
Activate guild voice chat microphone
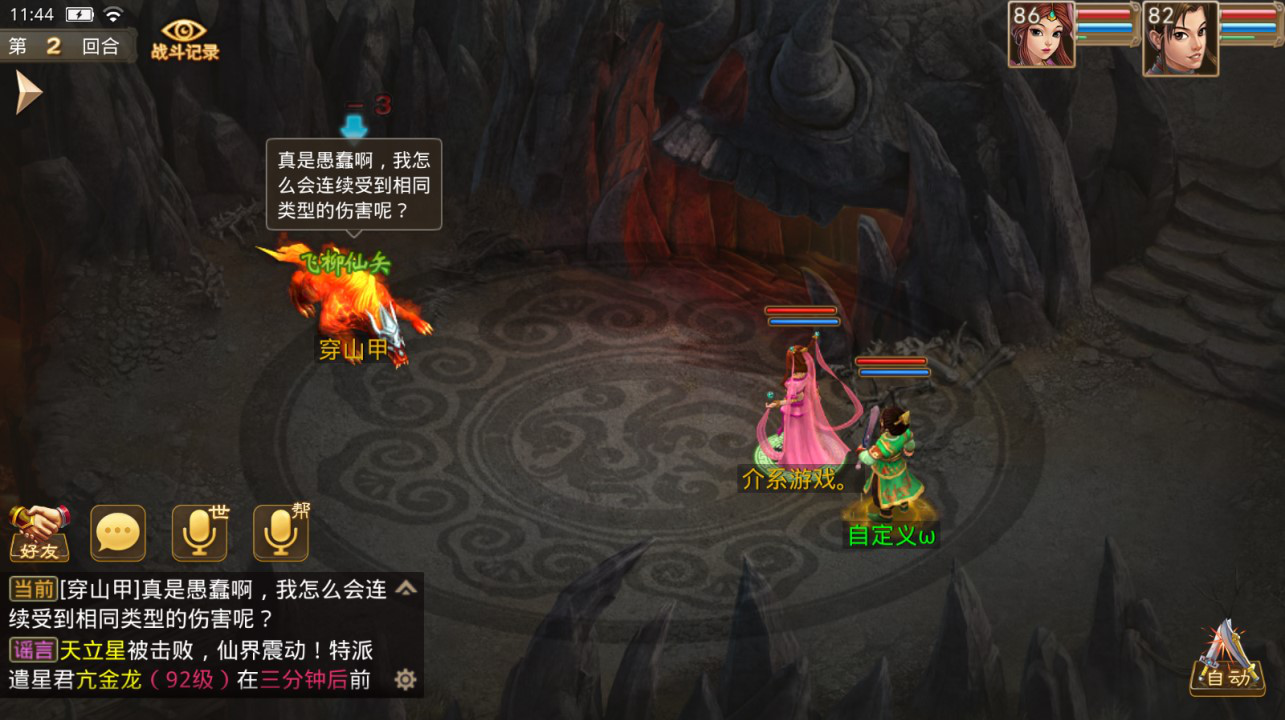coord(280,533)
